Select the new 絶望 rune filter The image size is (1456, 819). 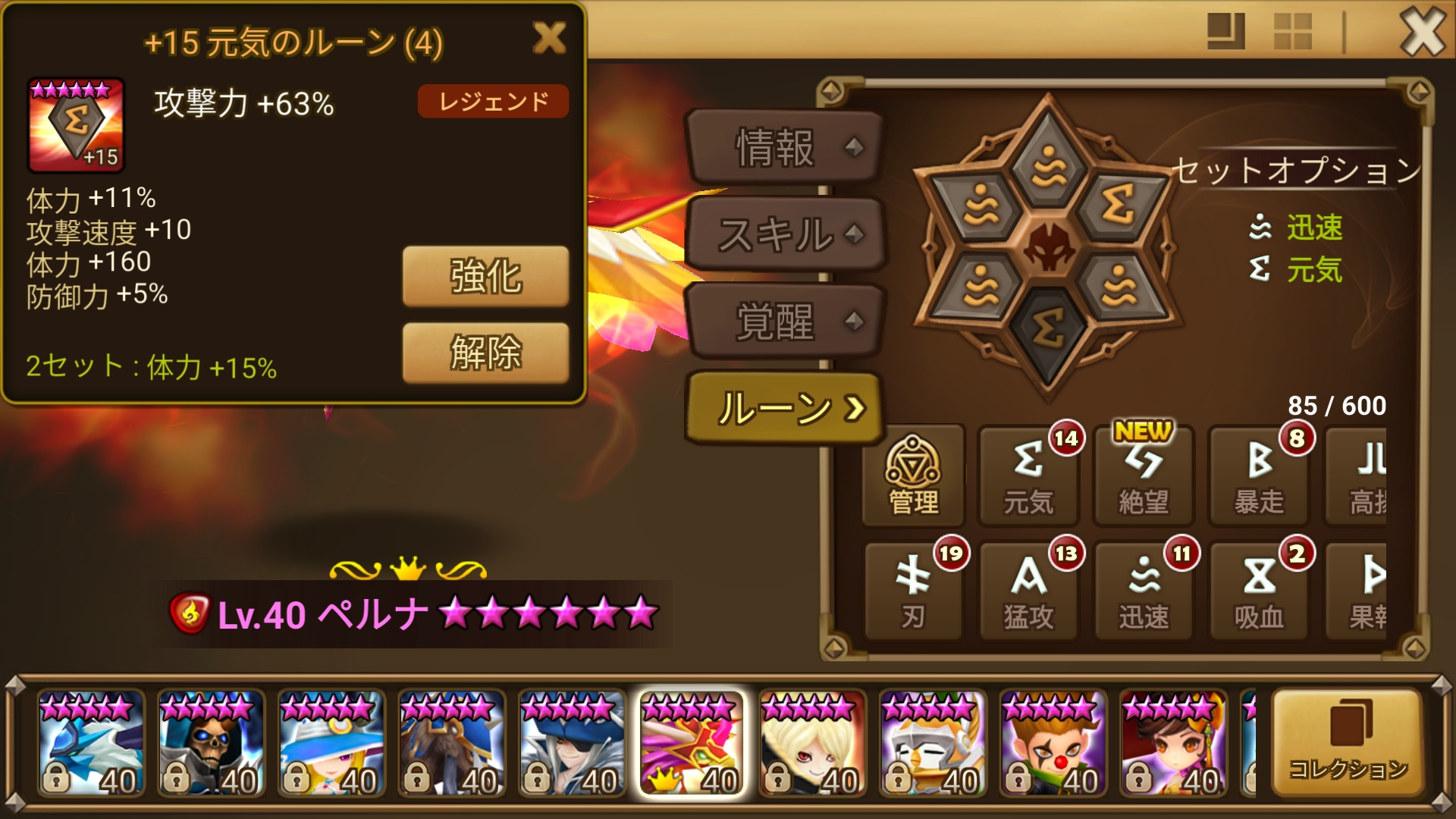coord(1144,474)
